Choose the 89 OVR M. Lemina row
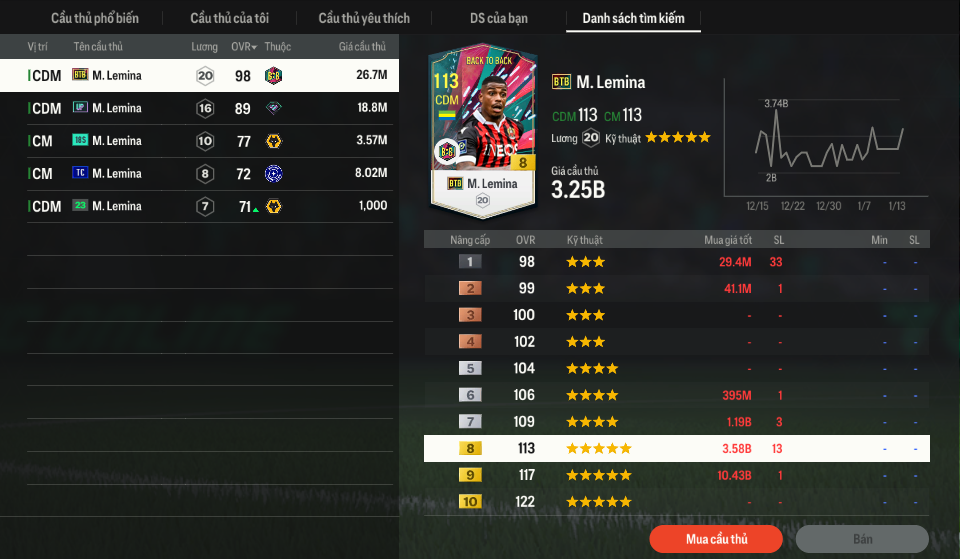Screen dimensions: 960x559 [x=199, y=108]
